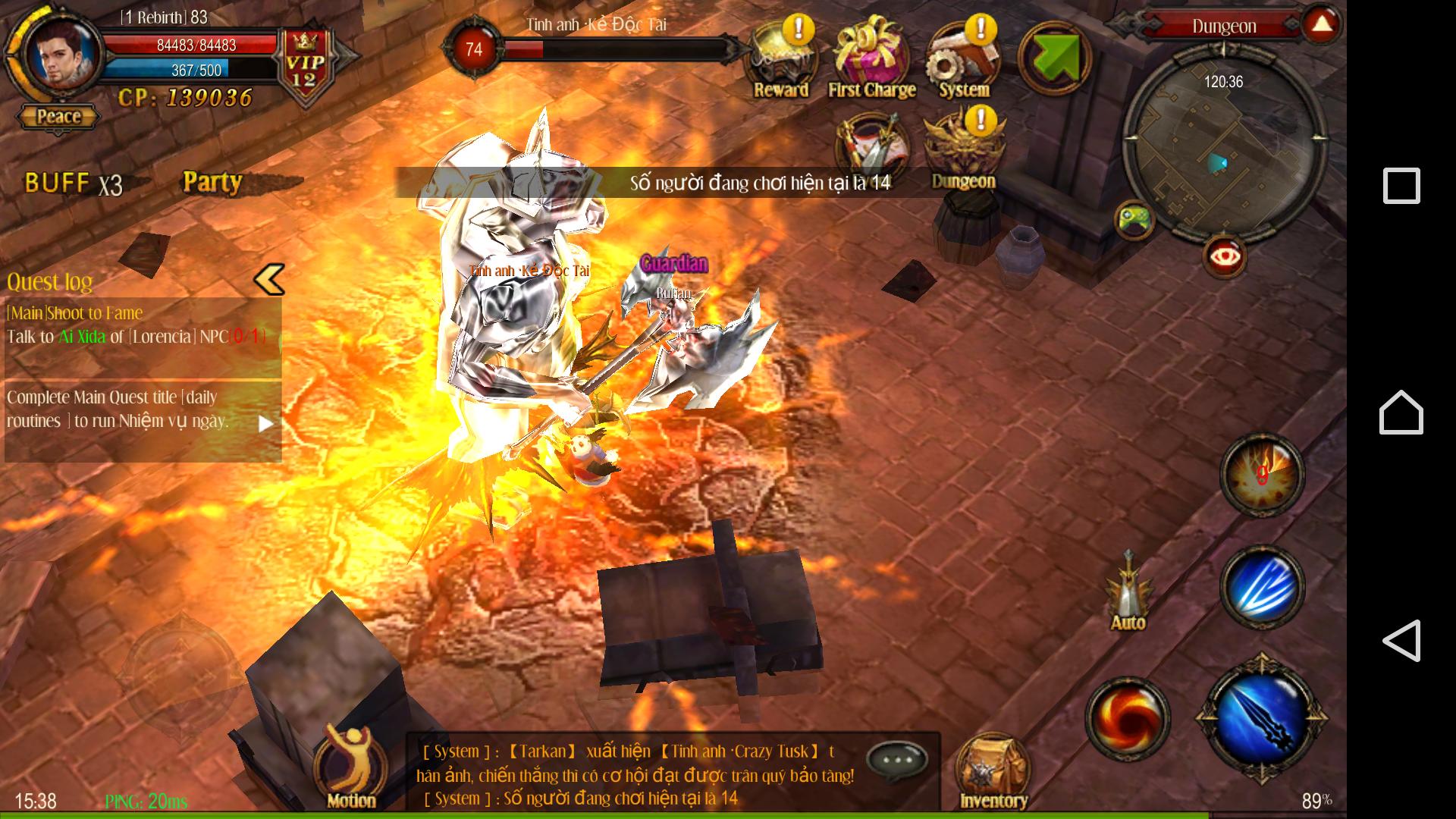Screen dimensions: 1456x819
Task: Toggle Auto combat
Action: [1128, 593]
